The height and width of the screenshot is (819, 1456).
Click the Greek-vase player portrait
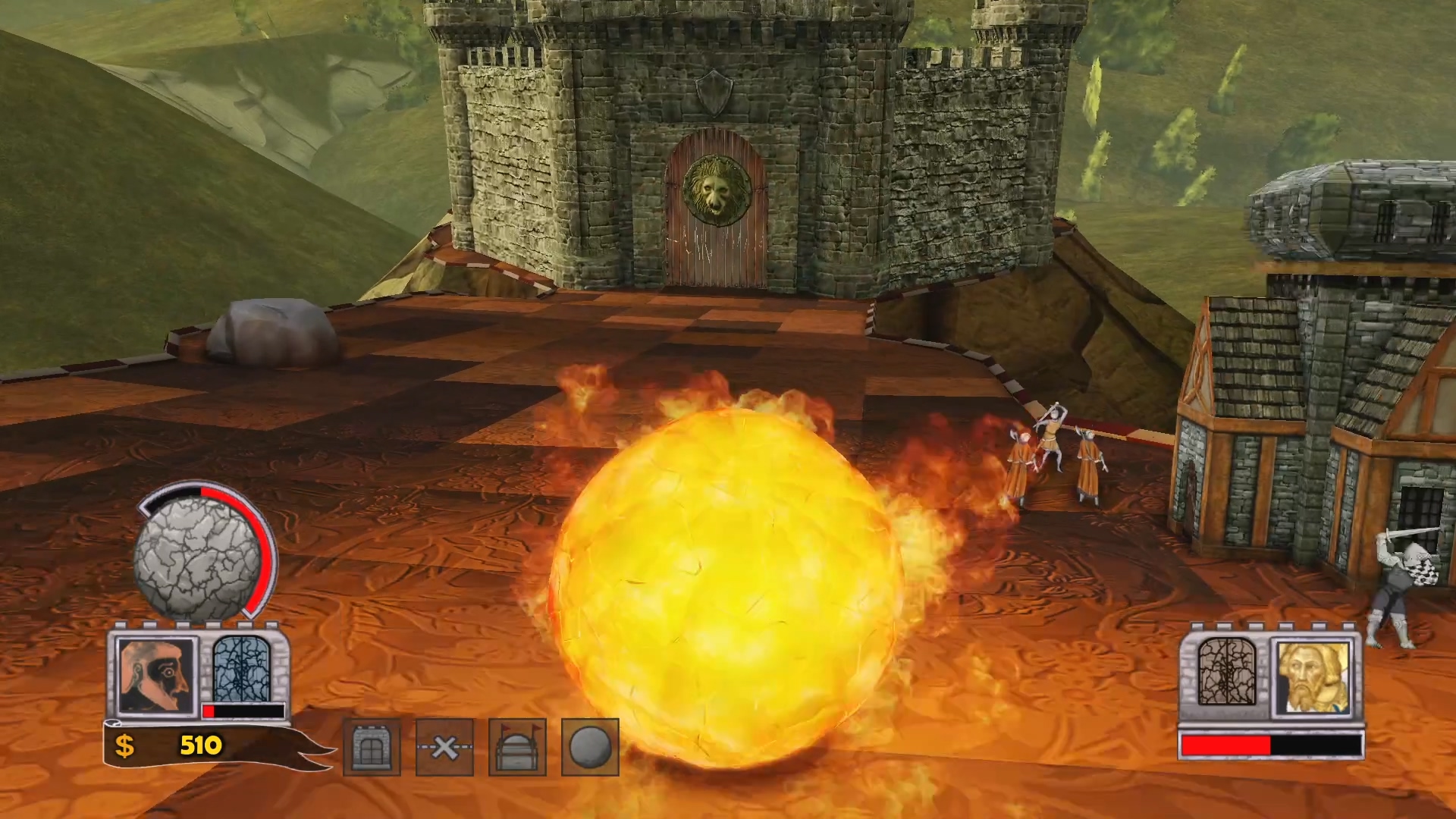tap(156, 676)
